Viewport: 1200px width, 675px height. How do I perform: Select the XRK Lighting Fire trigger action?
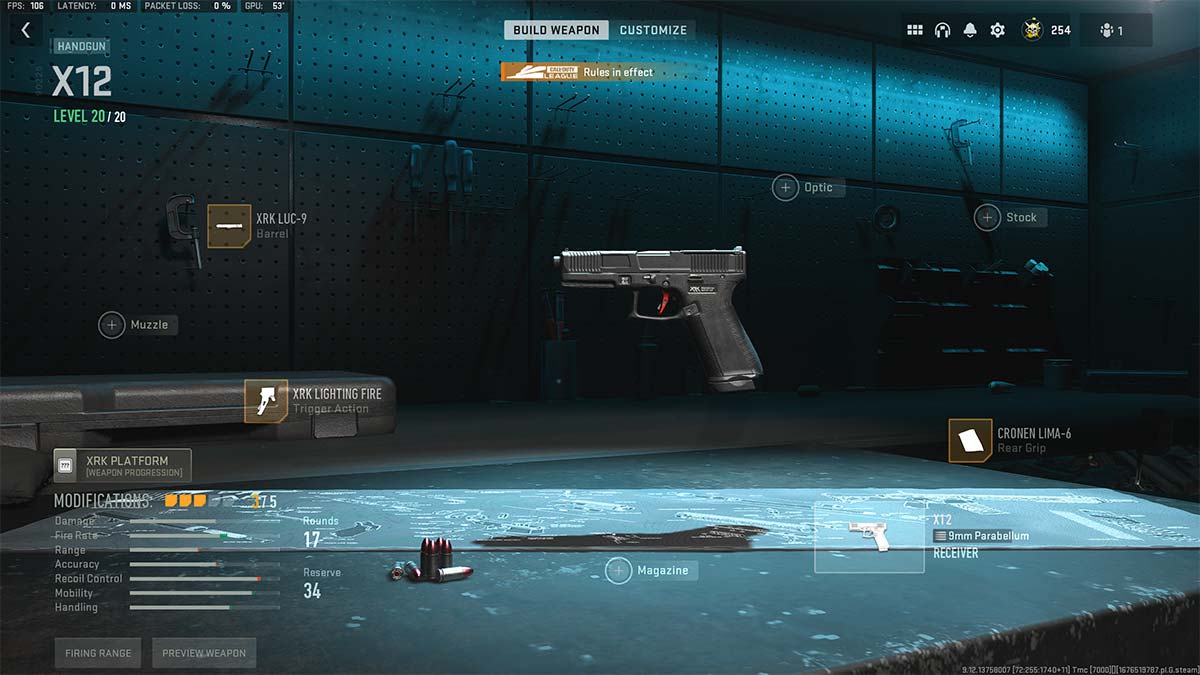266,401
